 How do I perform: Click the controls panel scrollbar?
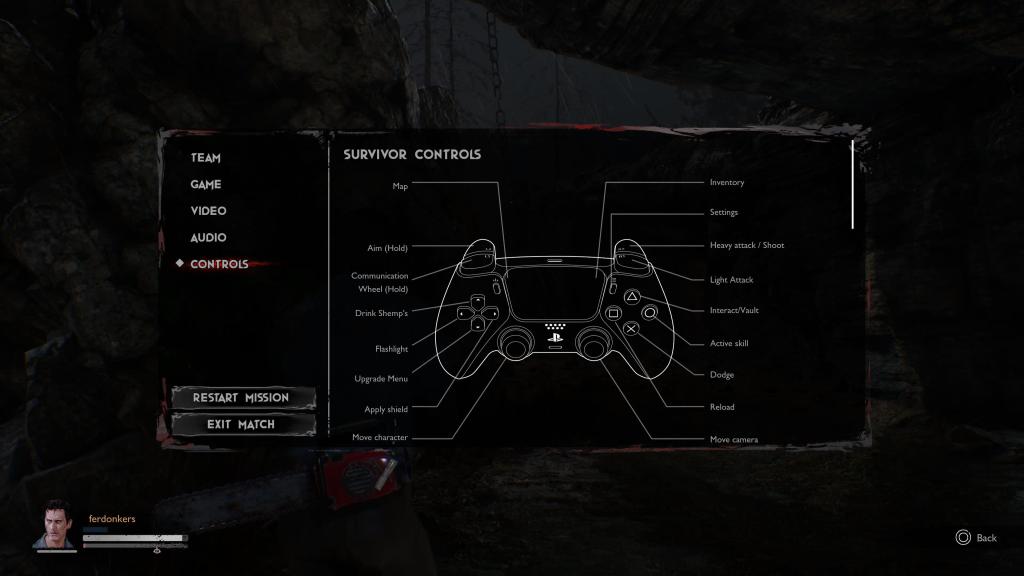click(x=852, y=185)
